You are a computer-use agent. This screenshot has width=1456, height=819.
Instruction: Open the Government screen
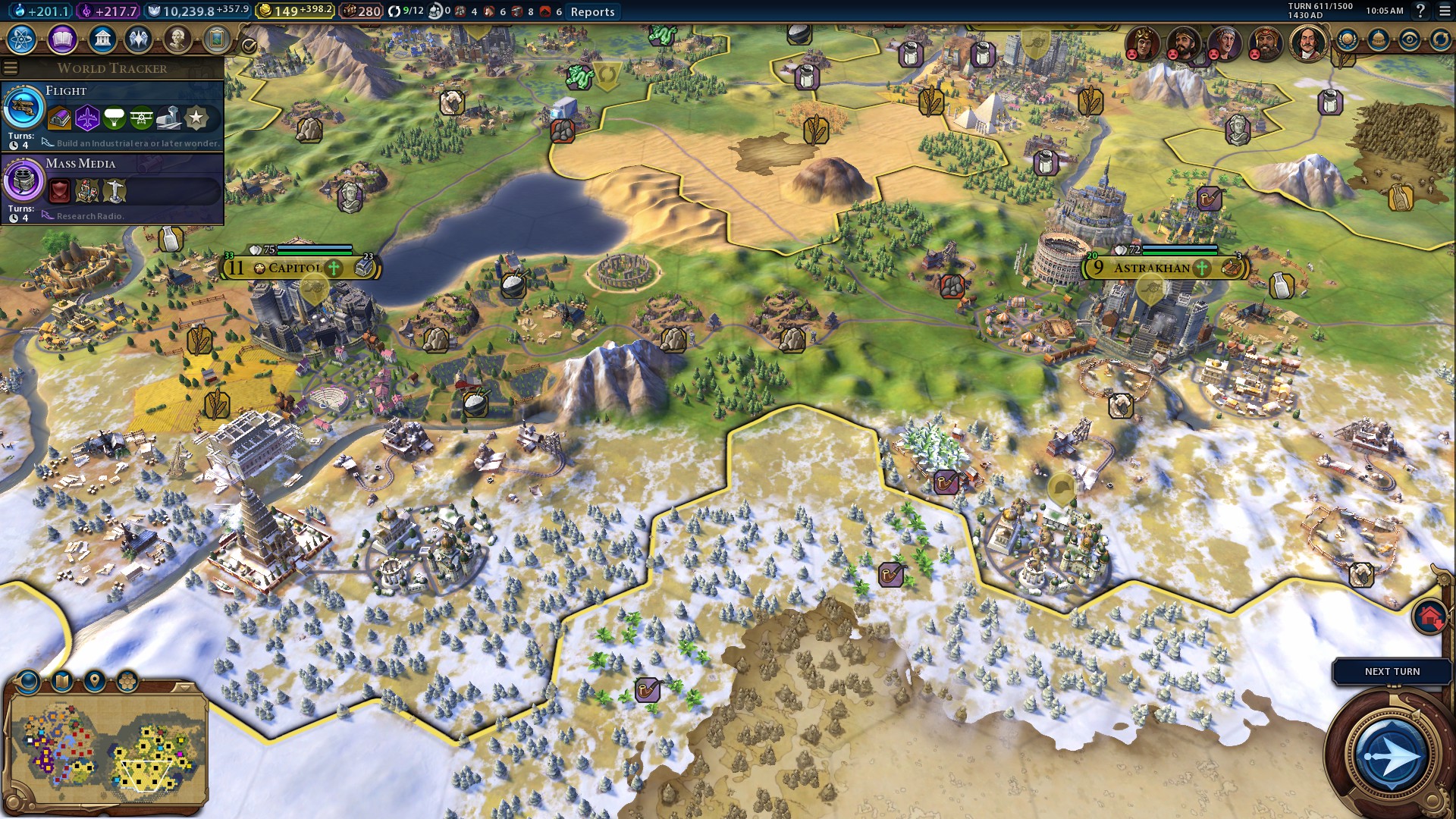tap(101, 39)
